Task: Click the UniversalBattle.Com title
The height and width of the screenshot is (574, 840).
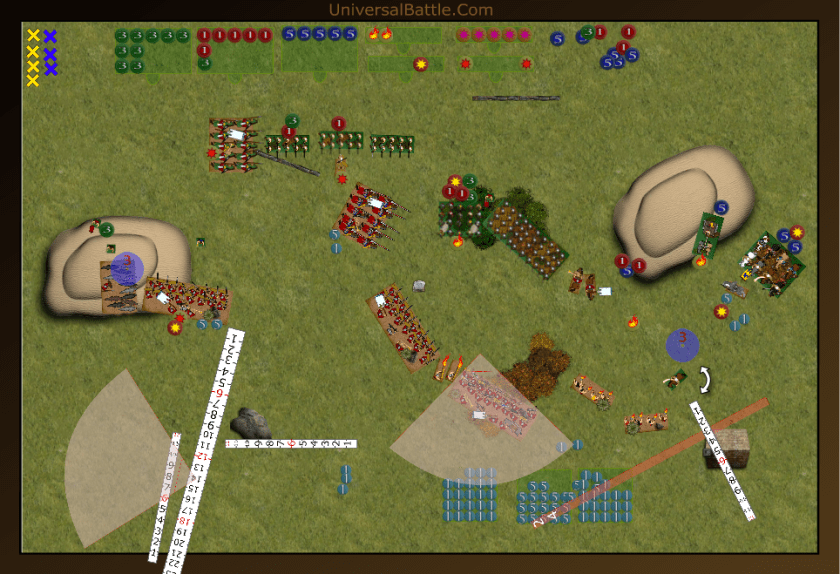Action: [410, 10]
